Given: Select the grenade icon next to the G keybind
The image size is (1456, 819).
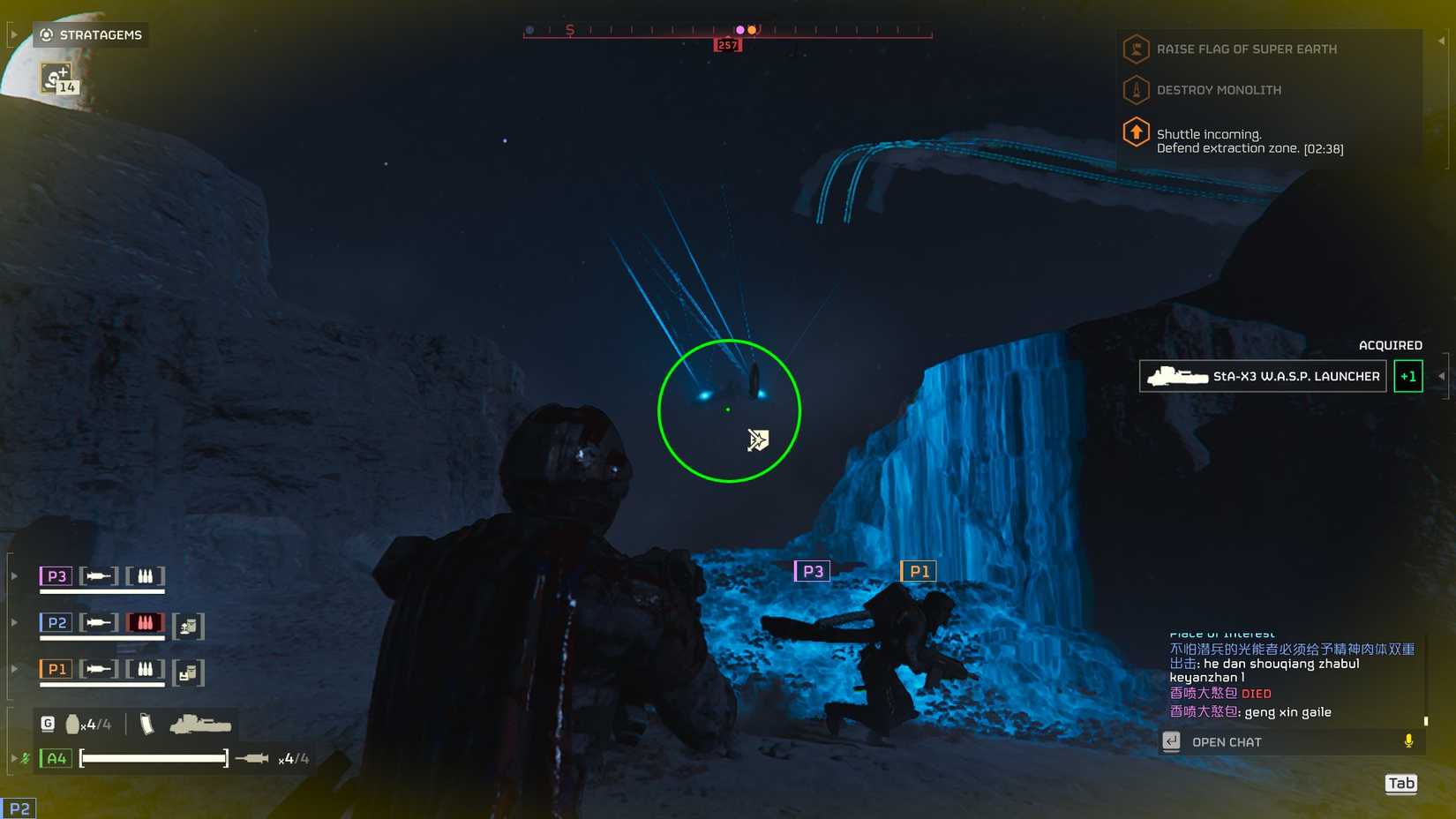Looking at the screenshot, I should [71, 722].
